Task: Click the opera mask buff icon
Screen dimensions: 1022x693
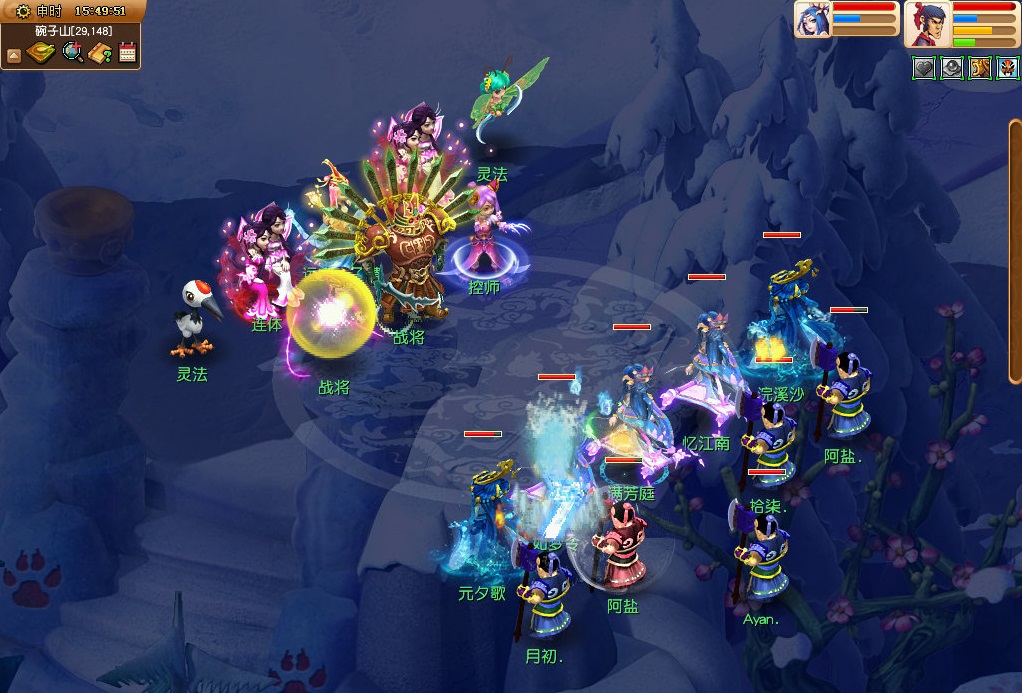Action: point(1007,68)
